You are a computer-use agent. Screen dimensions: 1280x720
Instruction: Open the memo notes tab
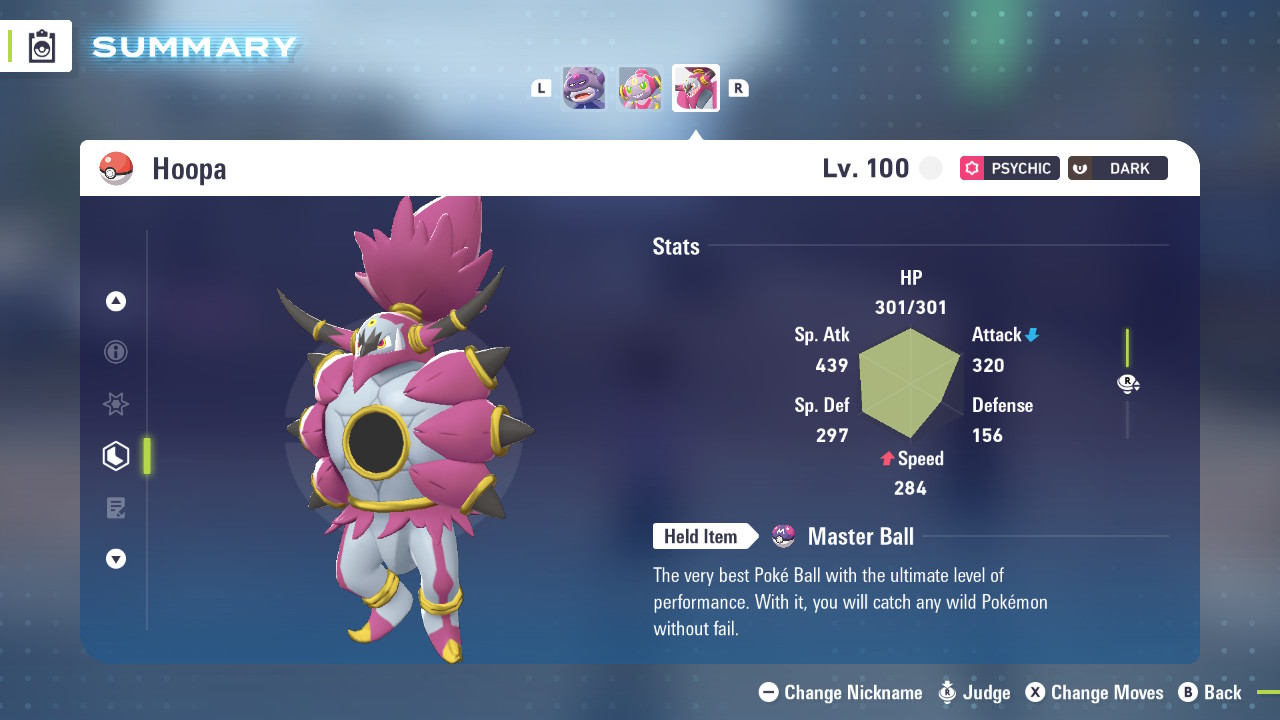point(116,508)
